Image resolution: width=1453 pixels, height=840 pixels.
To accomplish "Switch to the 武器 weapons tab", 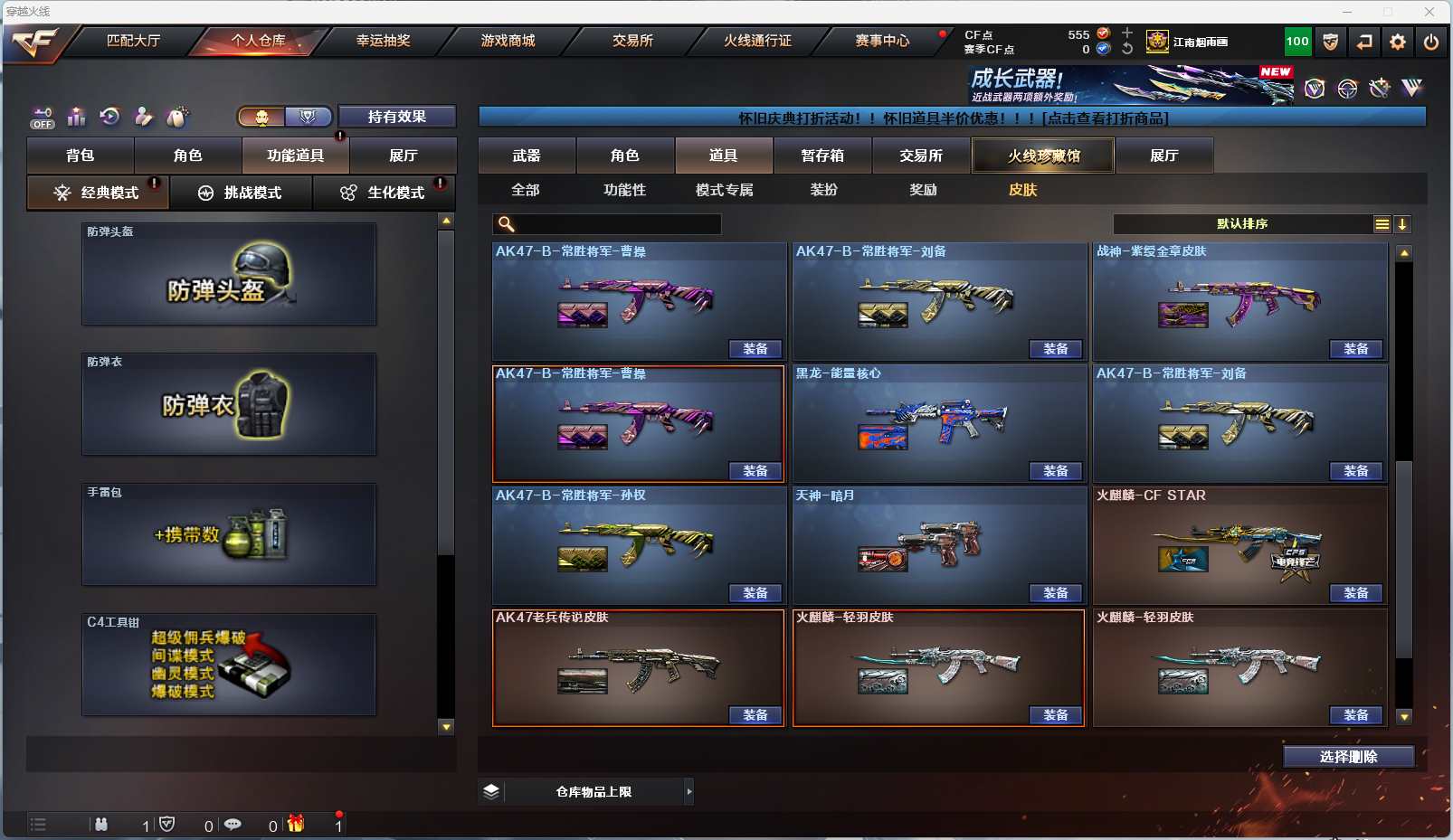I will coord(527,156).
